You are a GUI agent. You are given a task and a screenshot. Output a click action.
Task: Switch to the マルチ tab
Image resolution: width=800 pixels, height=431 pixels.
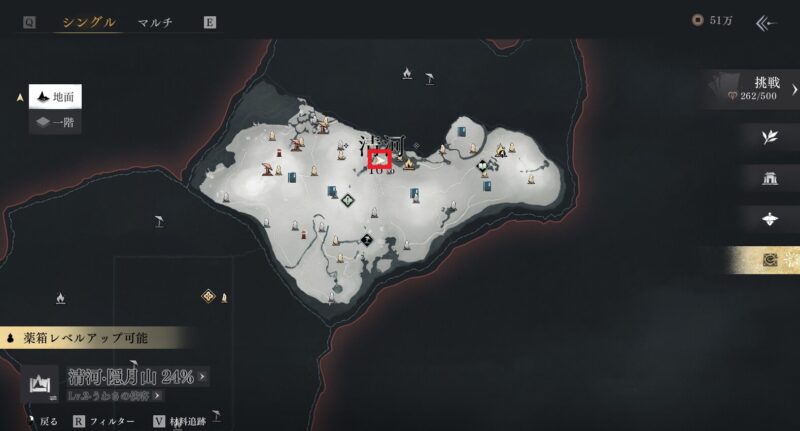point(155,22)
